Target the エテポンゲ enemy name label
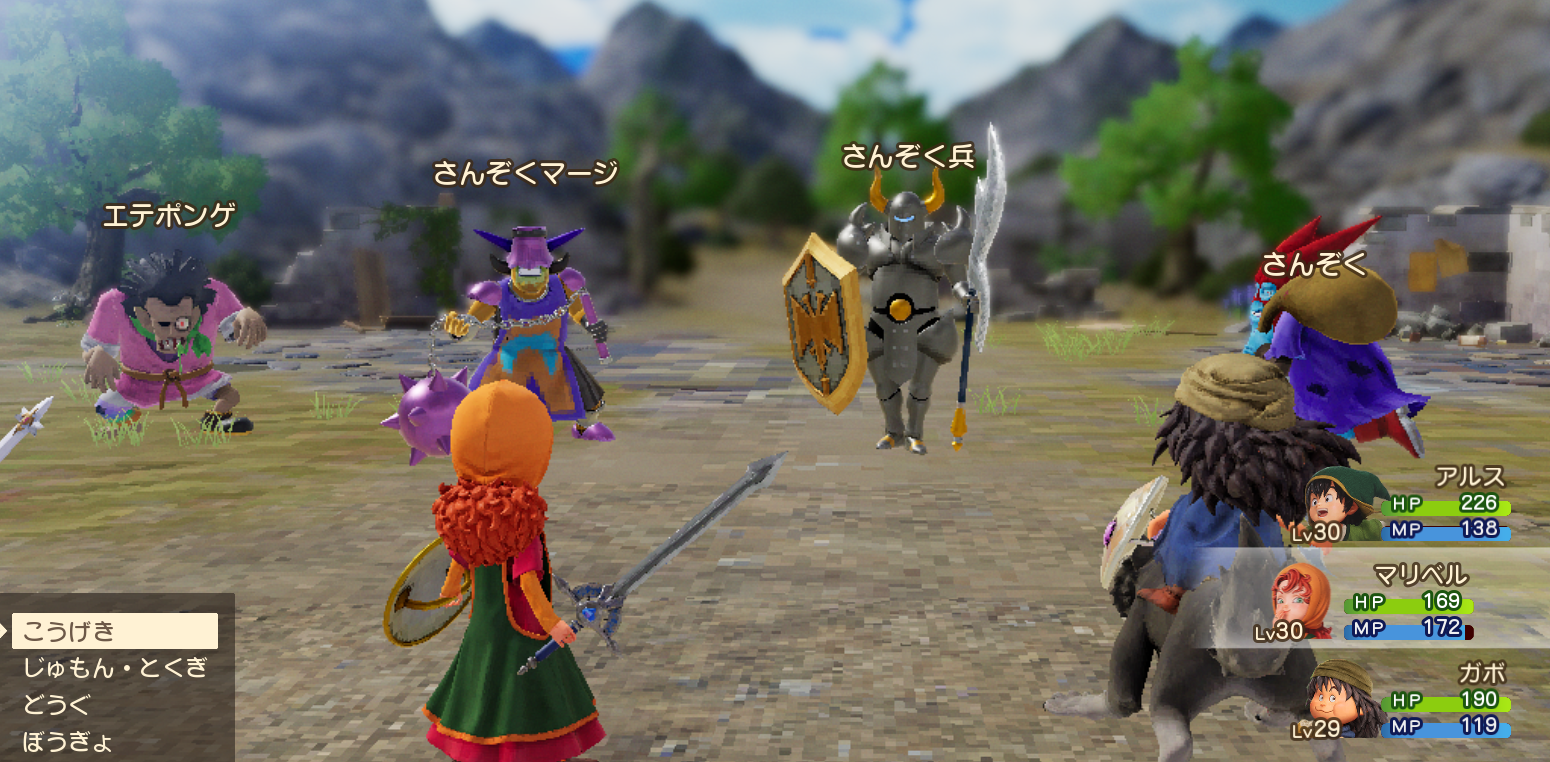This screenshot has width=1550, height=762. [x=172, y=213]
